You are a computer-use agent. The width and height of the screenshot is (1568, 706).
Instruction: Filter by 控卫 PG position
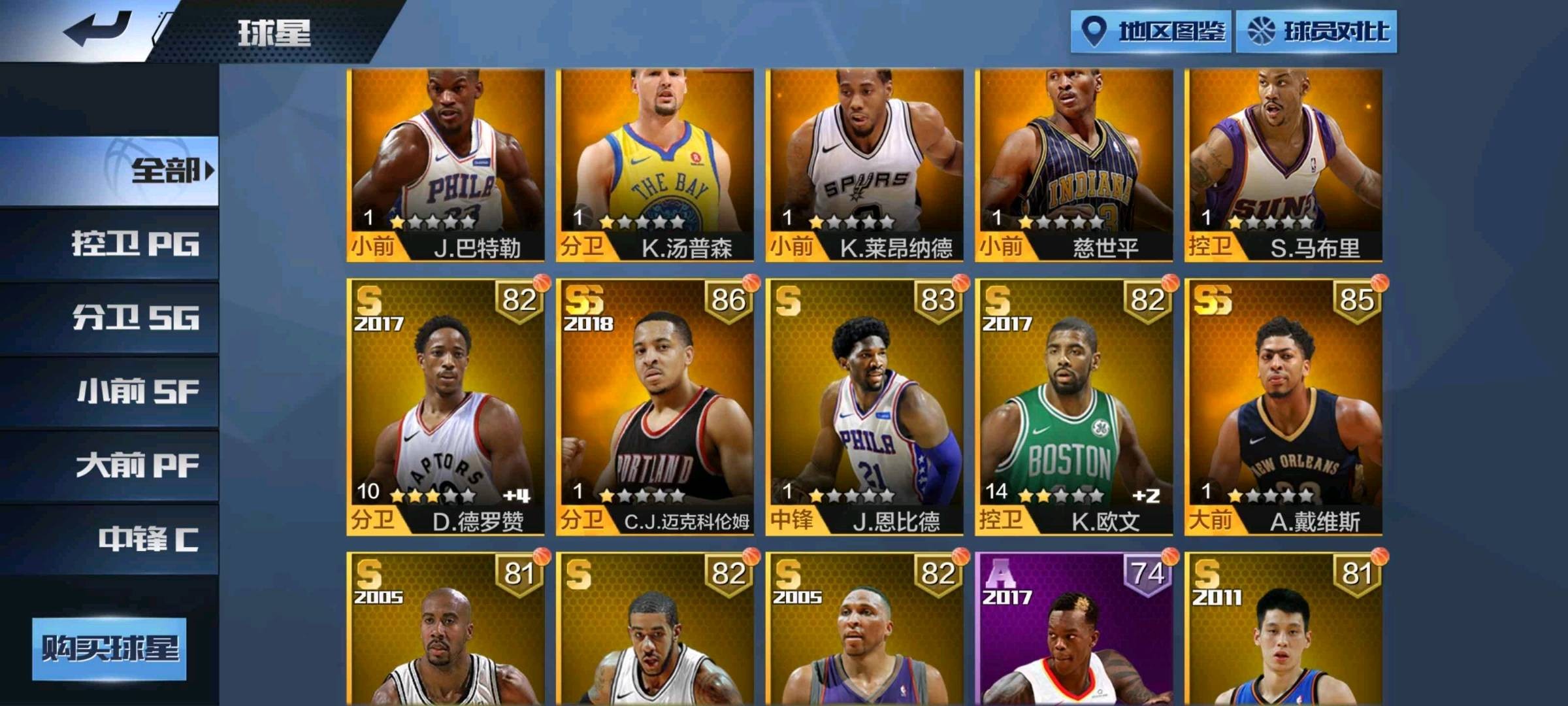pyautogui.click(x=109, y=244)
